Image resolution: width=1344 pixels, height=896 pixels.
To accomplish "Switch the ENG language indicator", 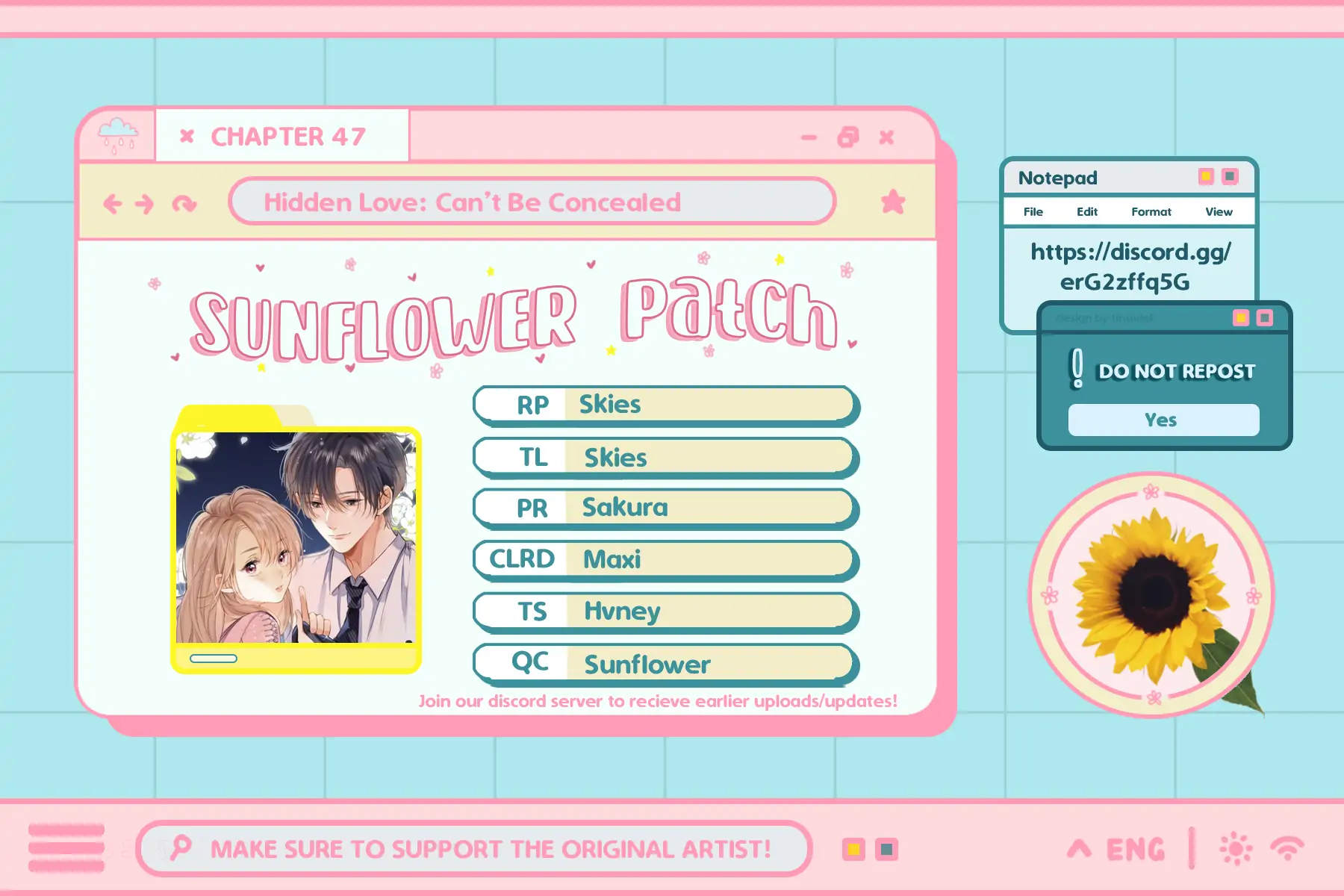I will click(1135, 849).
